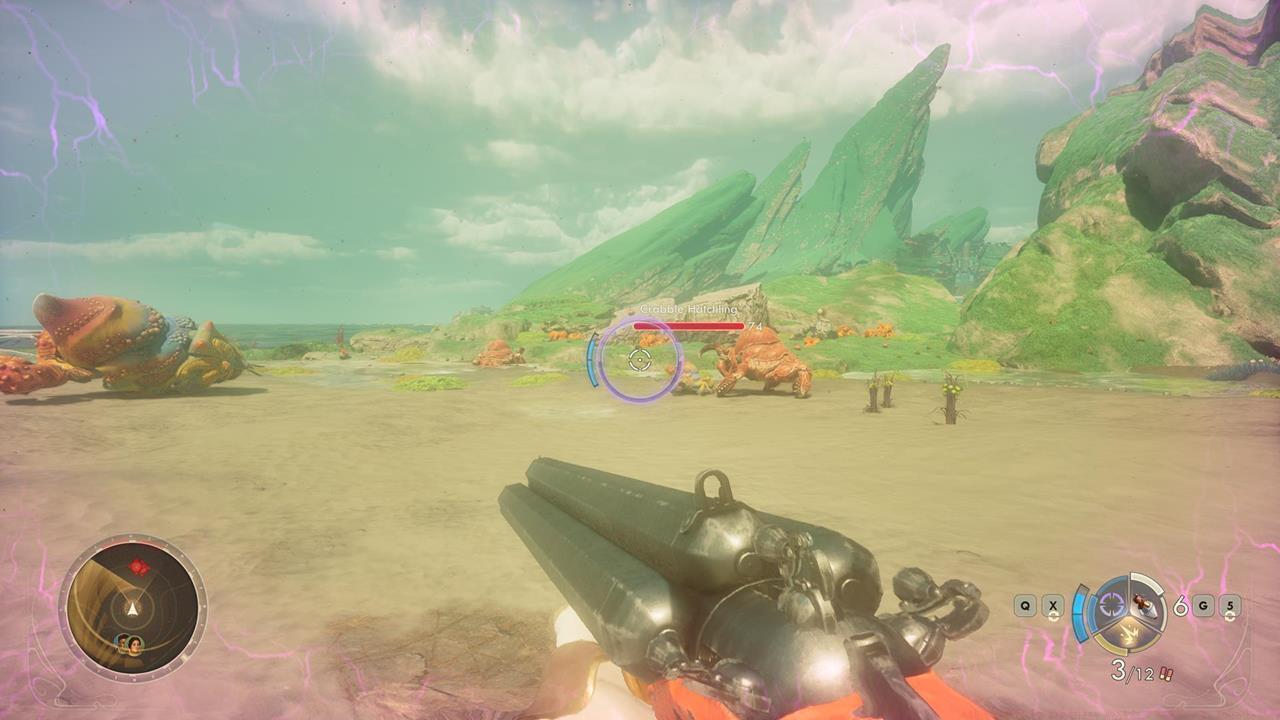Screen dimensions: 1280x720
Task: Click the player arrow at the minimap center
Action: (132, 608)
